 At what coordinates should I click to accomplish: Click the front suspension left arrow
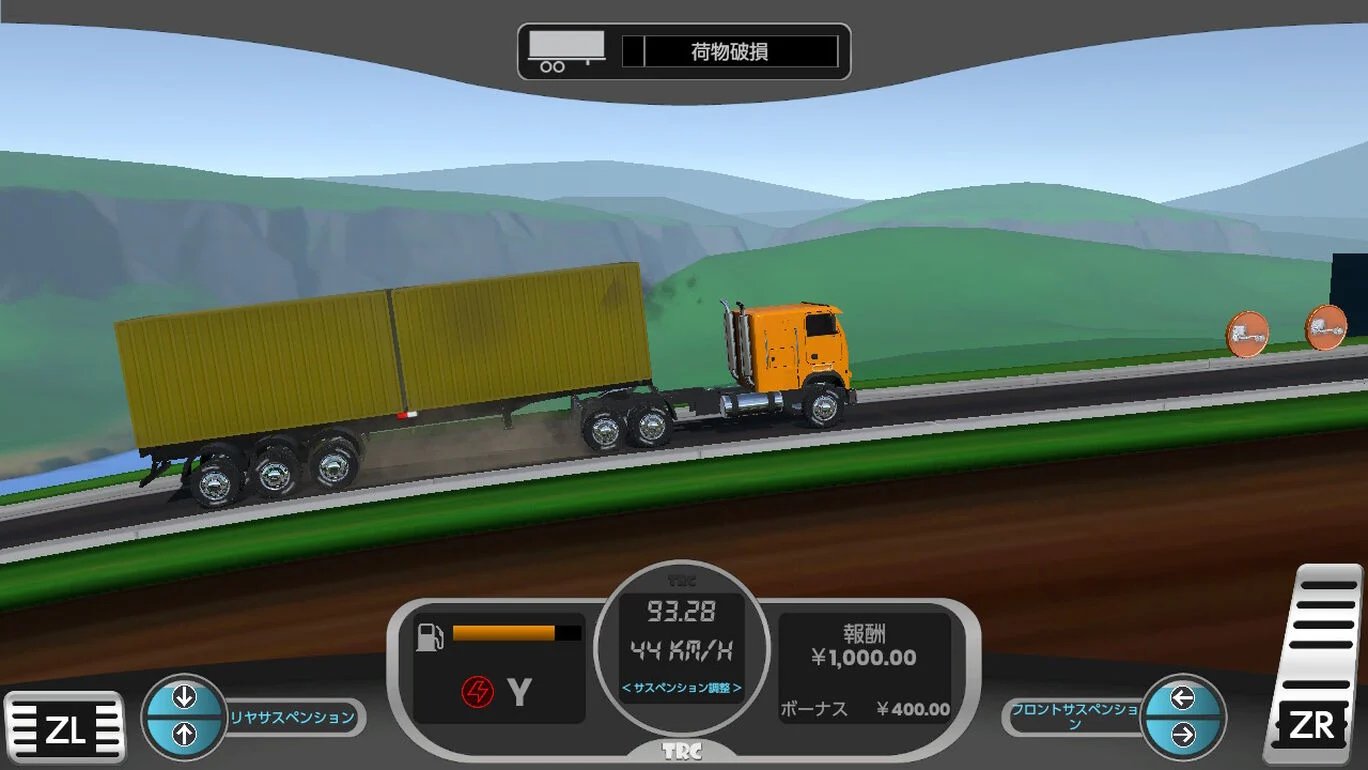[1183, 697]
